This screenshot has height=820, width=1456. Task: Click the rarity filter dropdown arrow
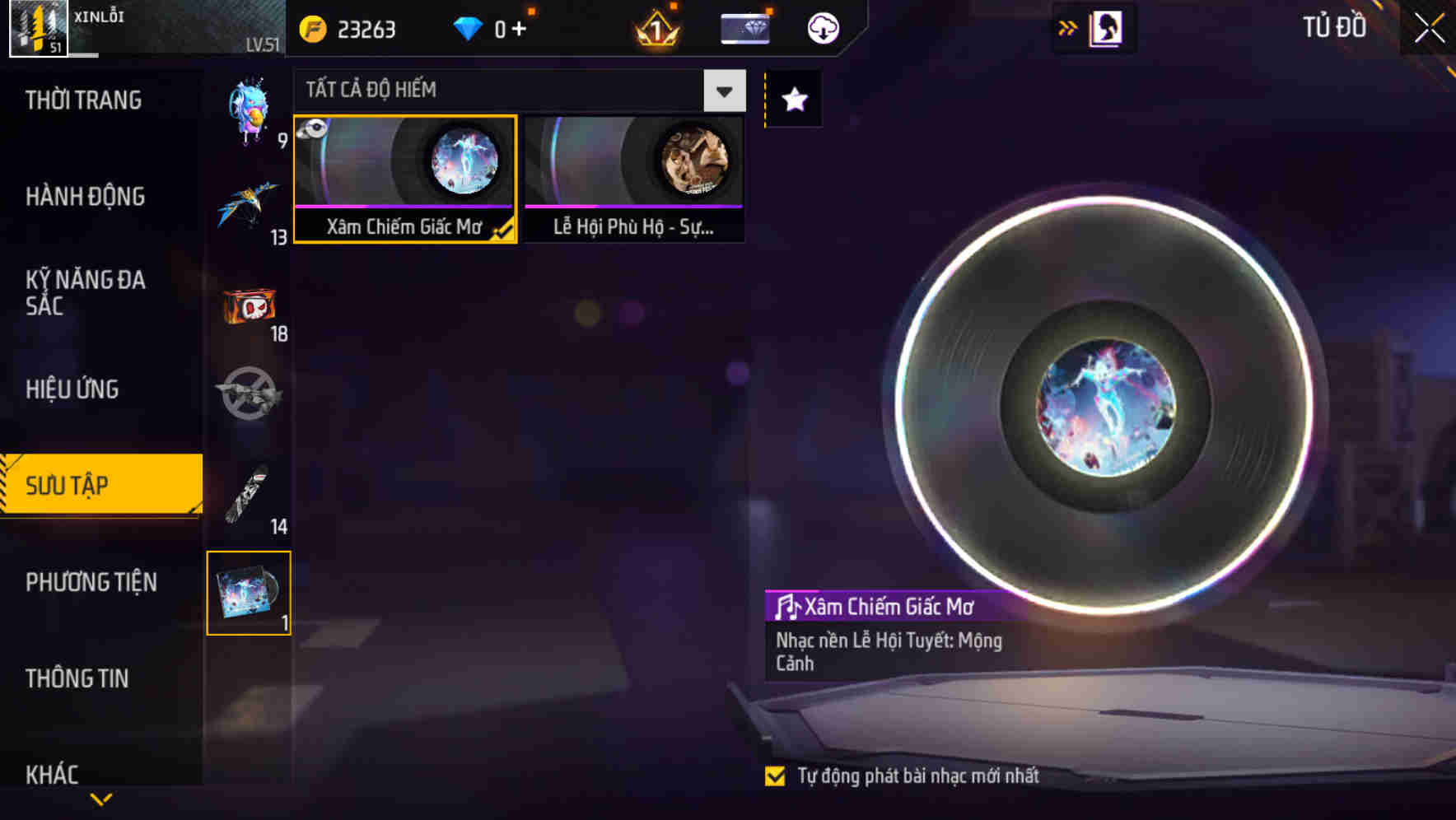coord(723,91)
